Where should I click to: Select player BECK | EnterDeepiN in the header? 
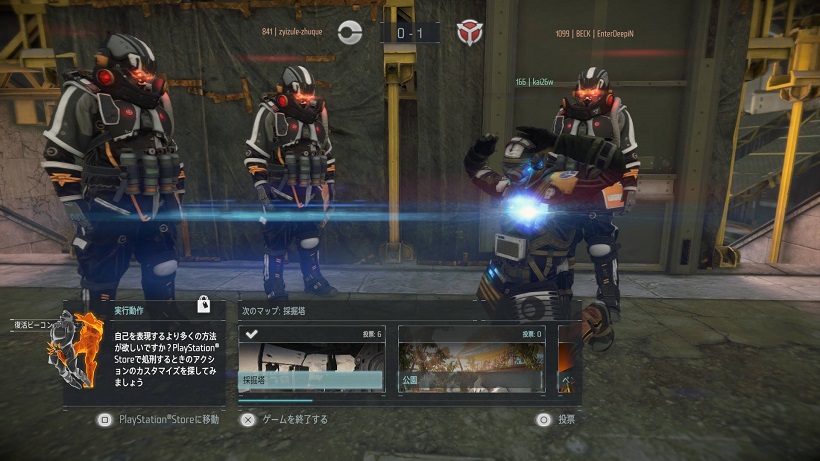point(594,34)
